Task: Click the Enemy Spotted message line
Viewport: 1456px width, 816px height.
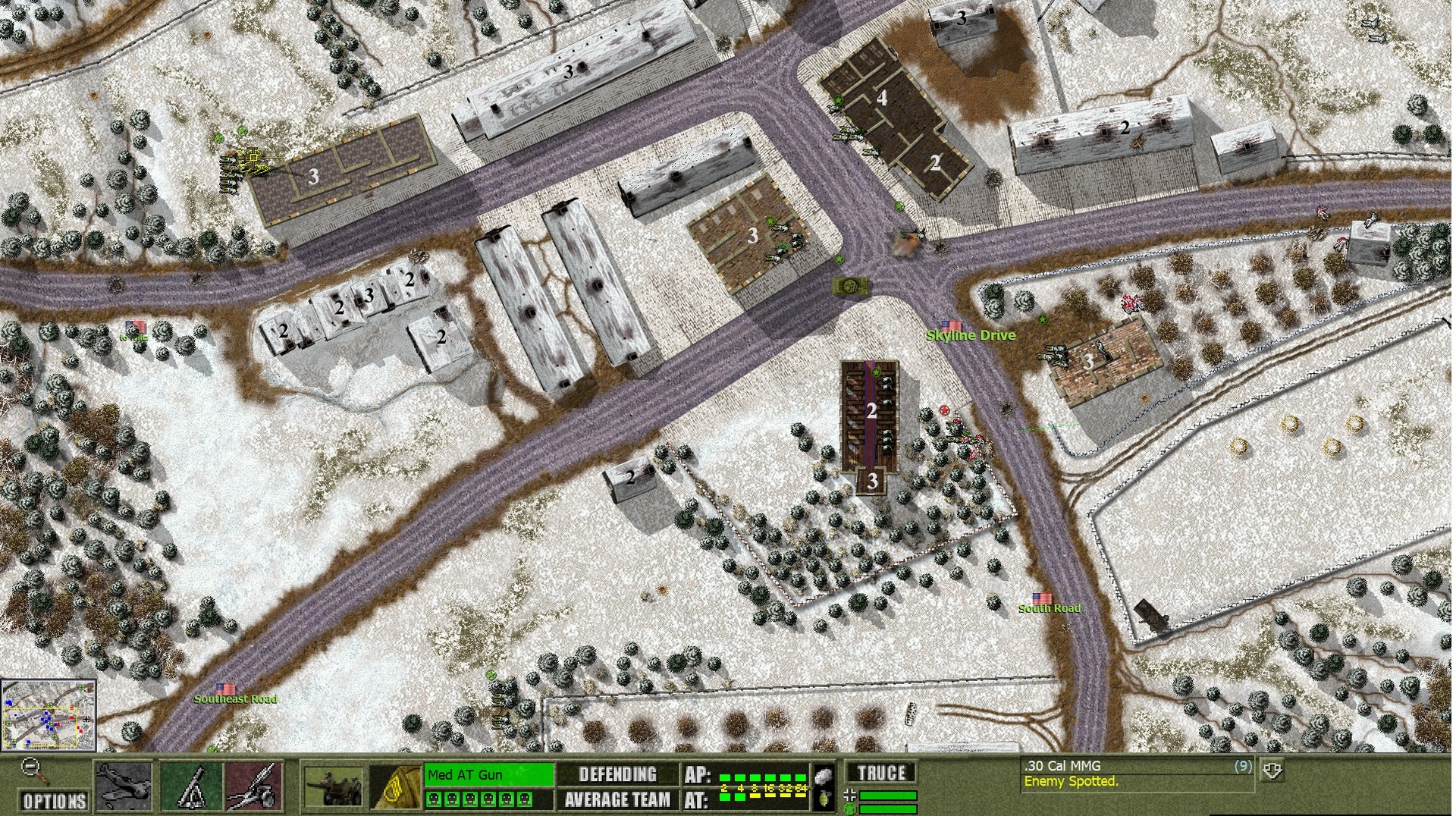Action: click(x=1072, y=781)
